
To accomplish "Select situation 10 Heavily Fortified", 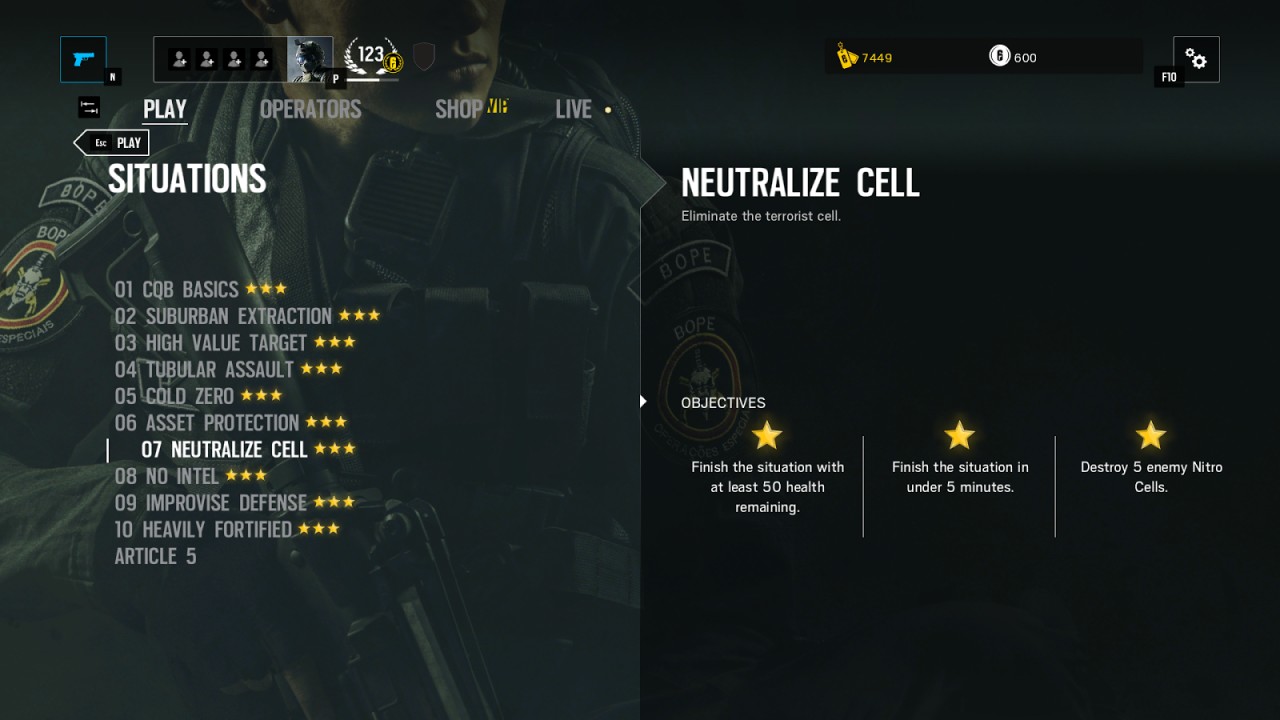I will [203, 530].
